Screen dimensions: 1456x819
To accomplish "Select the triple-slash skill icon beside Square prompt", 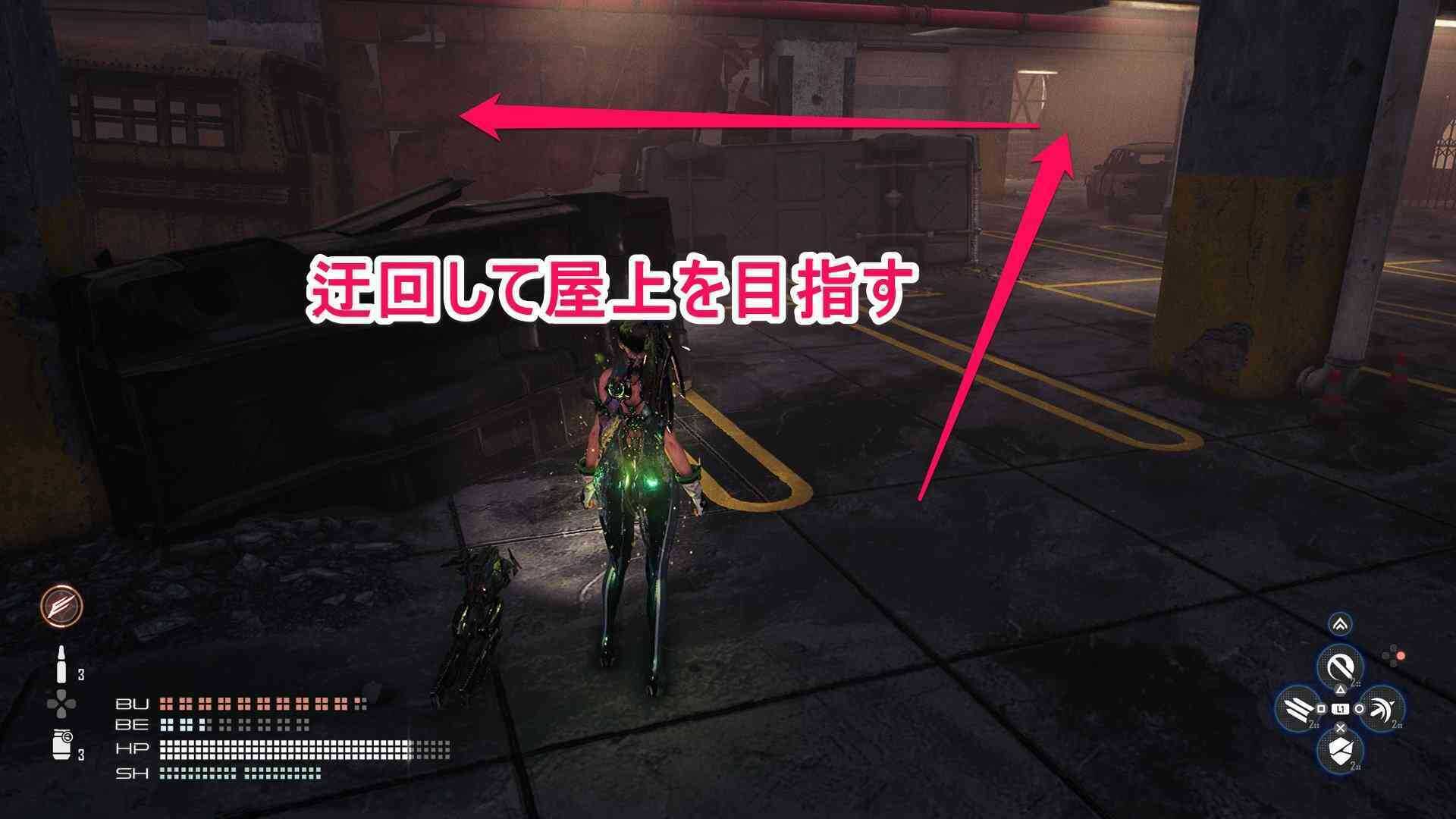I will tap(1297, 707).
